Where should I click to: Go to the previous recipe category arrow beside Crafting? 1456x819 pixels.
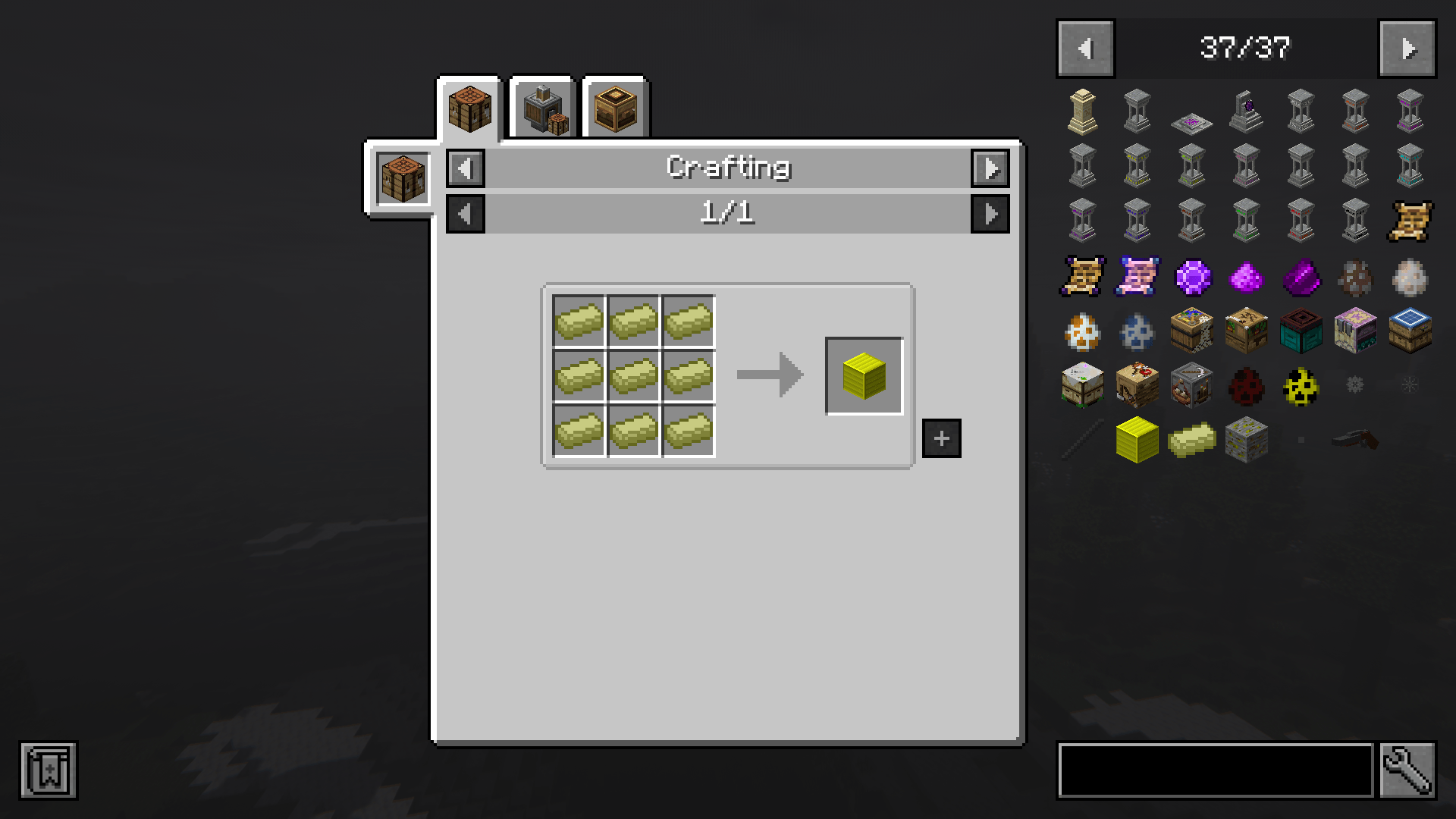coord(465,168)
